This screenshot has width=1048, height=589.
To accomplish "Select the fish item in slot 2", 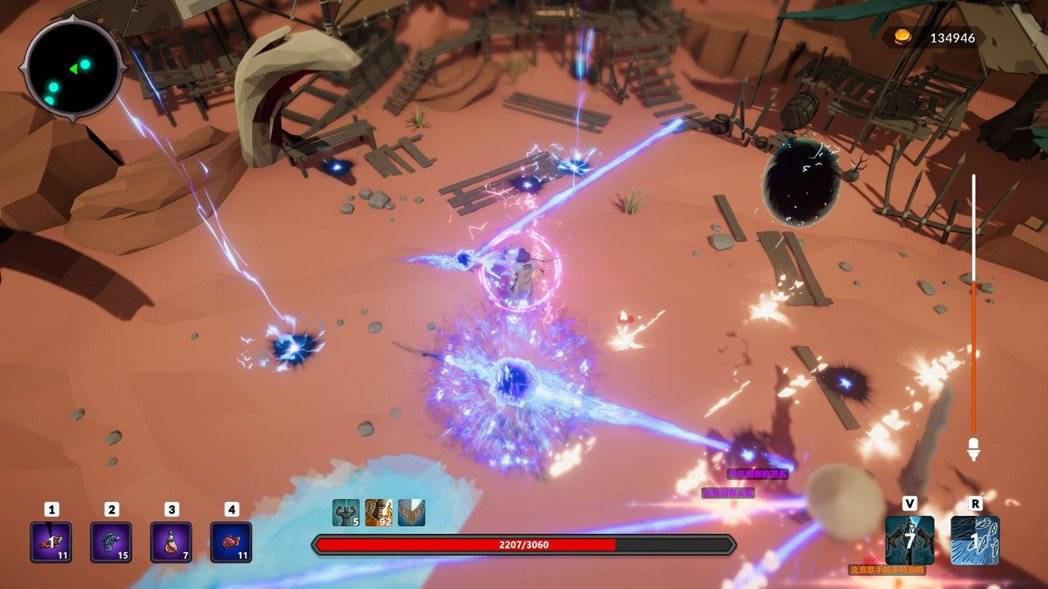I will click(x=111, y=541).
